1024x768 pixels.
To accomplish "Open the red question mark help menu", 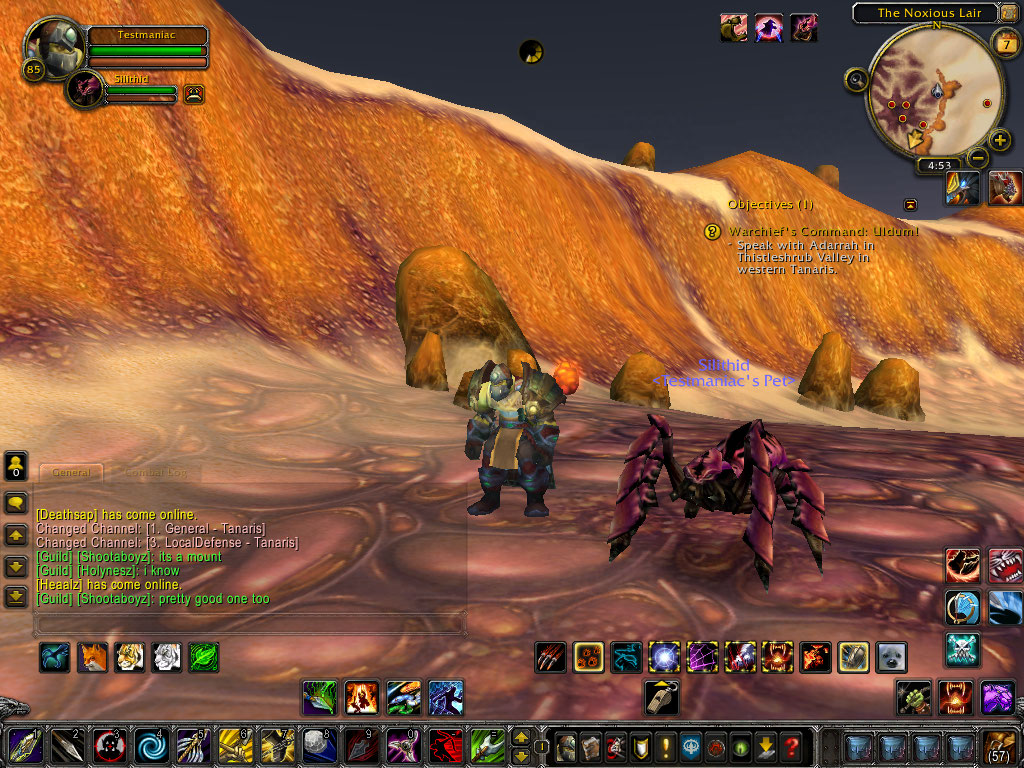I will pos(791,746).
